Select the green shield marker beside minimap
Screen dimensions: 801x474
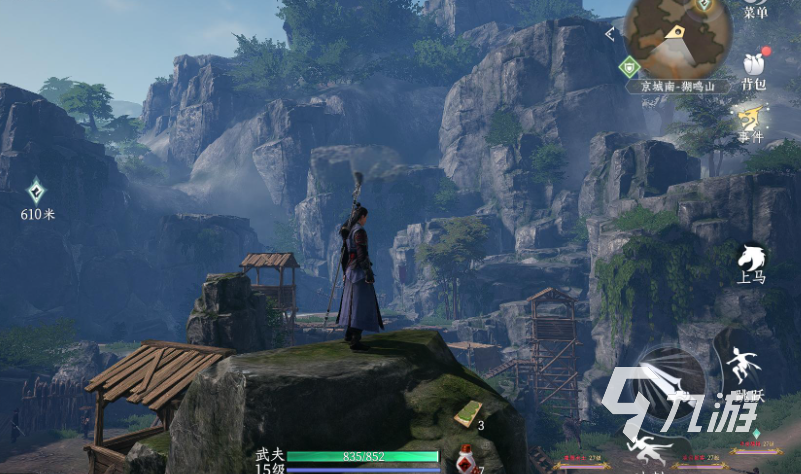pyautogui.click(x=628, y=67)
